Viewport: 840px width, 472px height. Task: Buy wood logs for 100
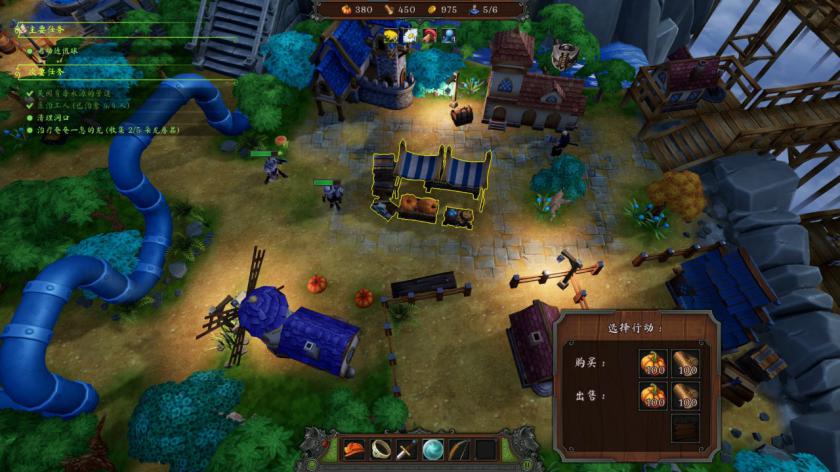point(685,364)
